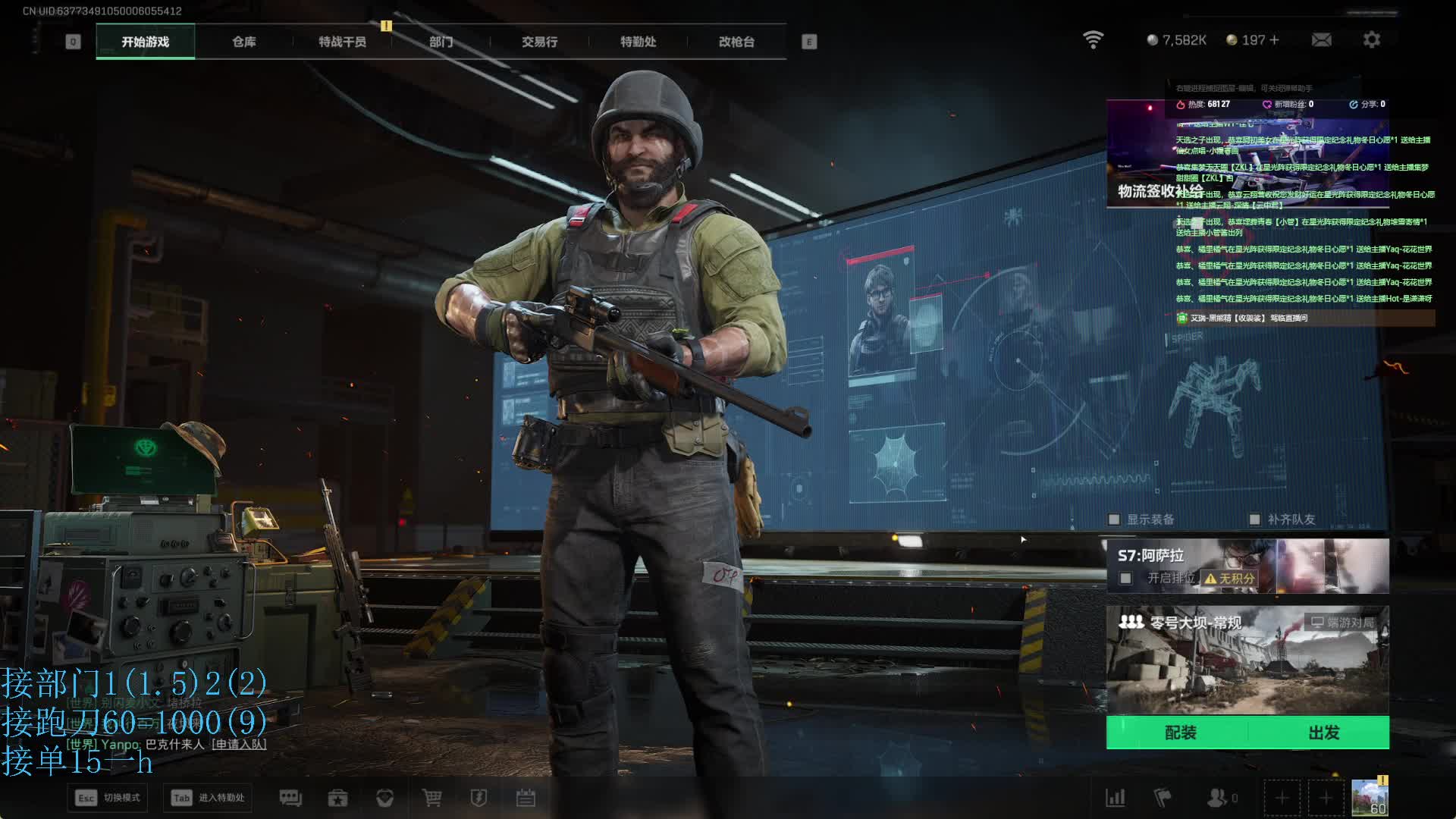The width and height of the screenshot is (1456, 819).
Task: Open the player avatar profile thumbnail
Action: coord(1370,798)
